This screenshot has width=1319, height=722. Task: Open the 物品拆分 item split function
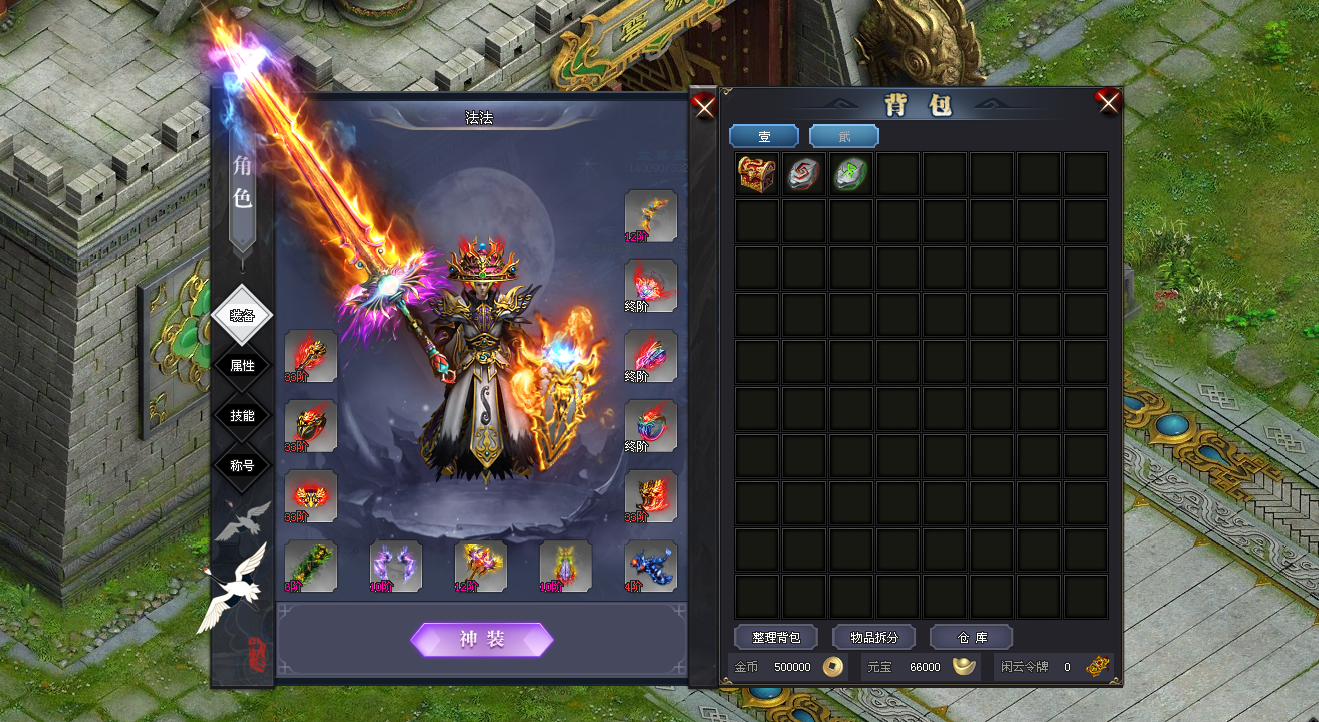873,637
